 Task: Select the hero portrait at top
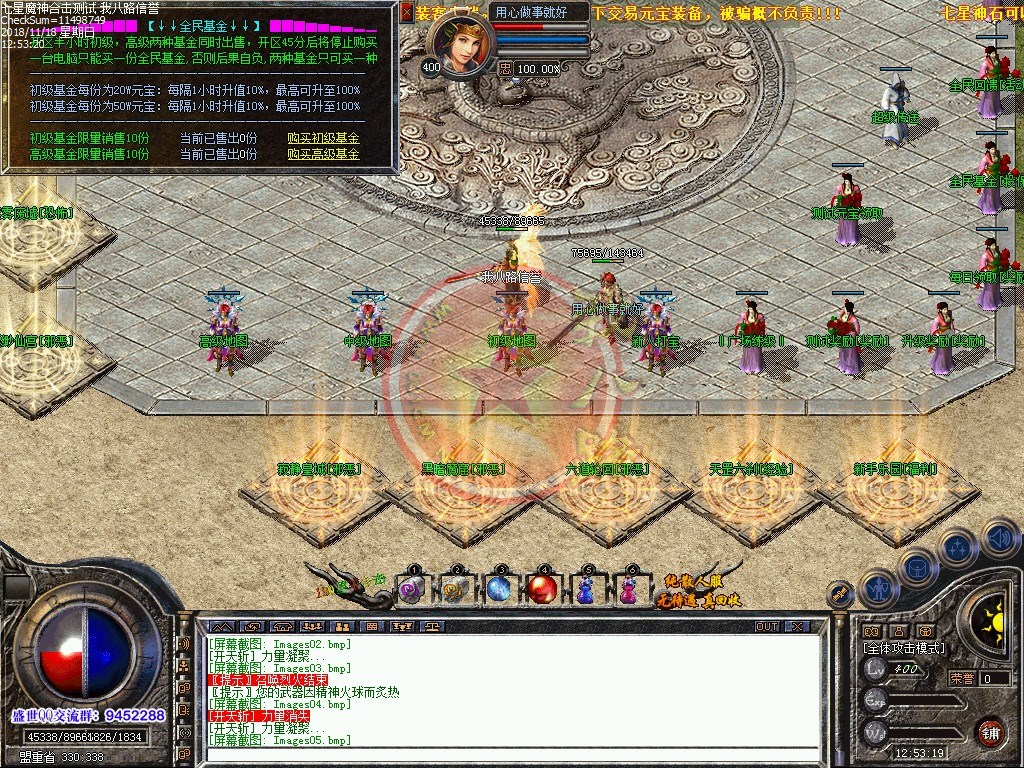[x=460, y=46]
